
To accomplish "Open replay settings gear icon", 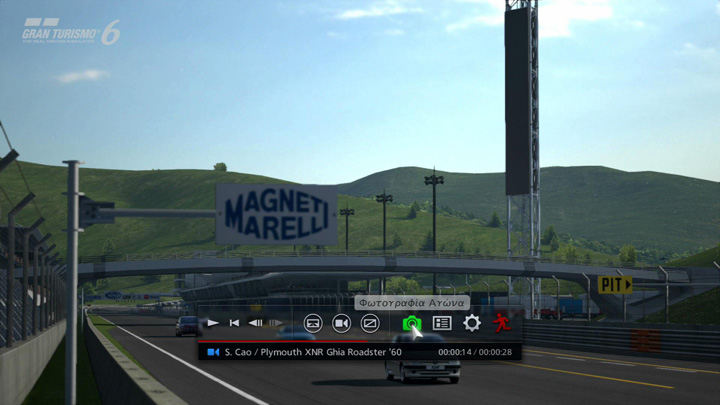I will [472, 323].
